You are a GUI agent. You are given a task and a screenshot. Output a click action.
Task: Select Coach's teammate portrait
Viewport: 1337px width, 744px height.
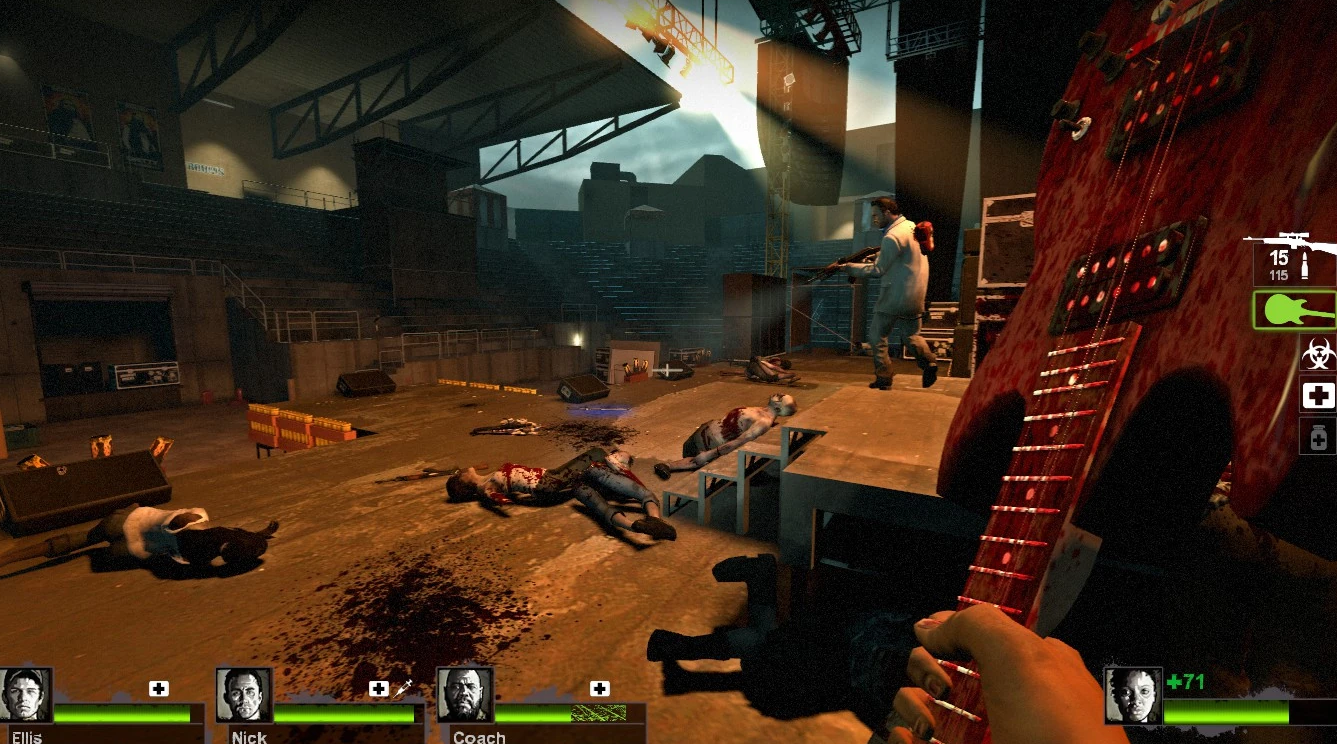pyautogui.click(x=465, y=696)
